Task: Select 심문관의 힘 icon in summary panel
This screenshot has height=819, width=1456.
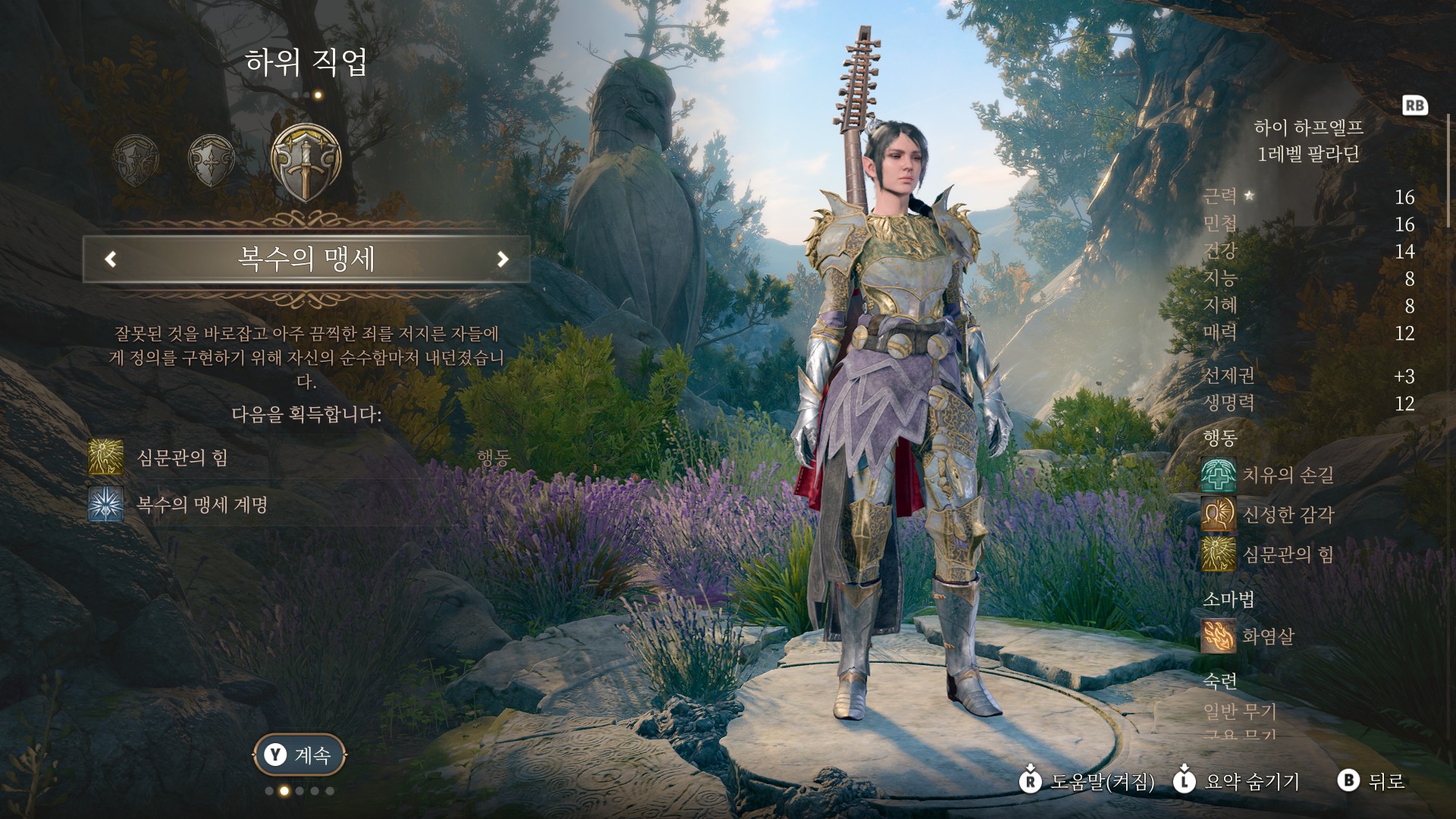Action: click(1218, 554)
